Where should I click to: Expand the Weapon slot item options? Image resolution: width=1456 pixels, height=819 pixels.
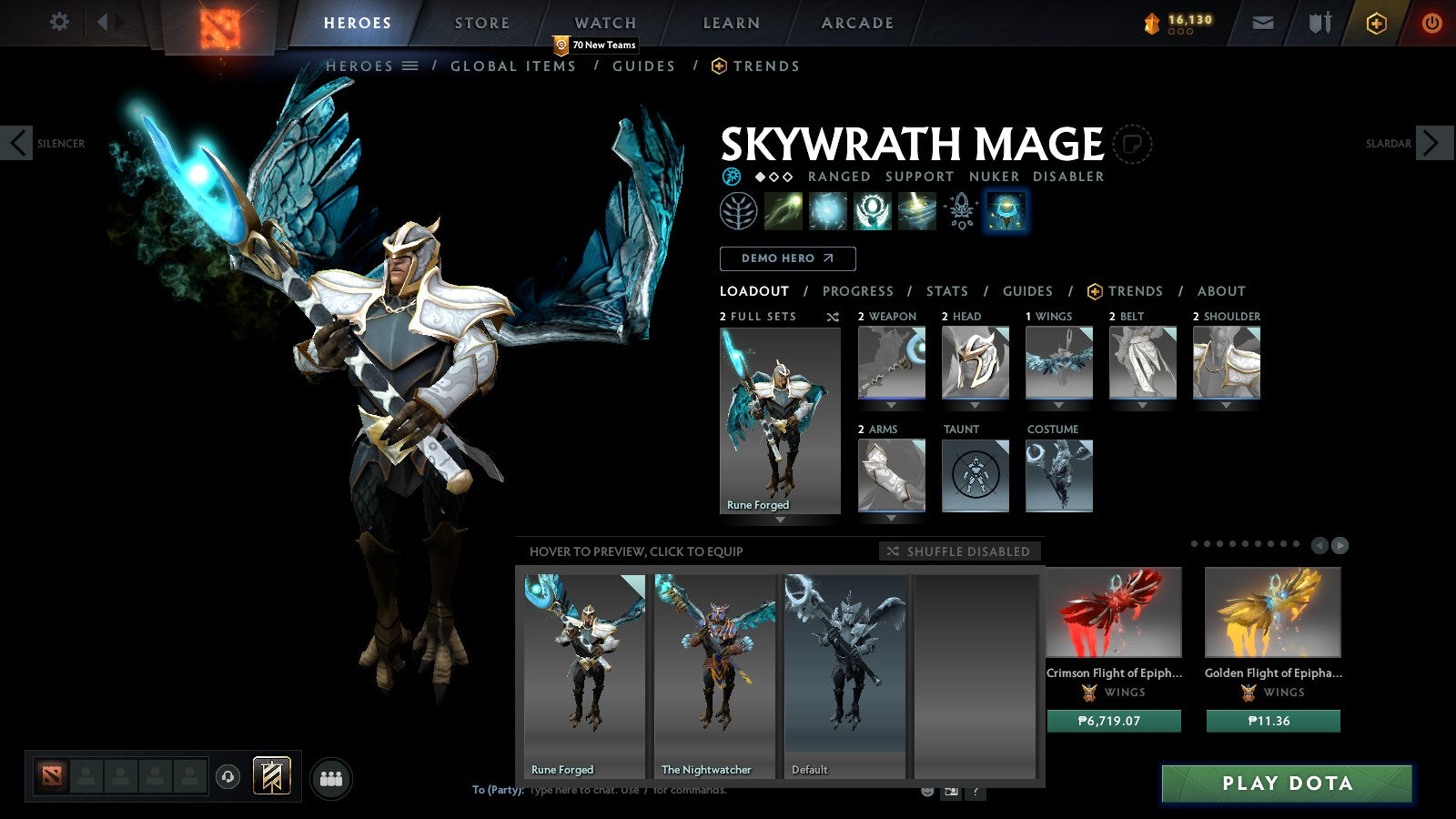point(890,403)
